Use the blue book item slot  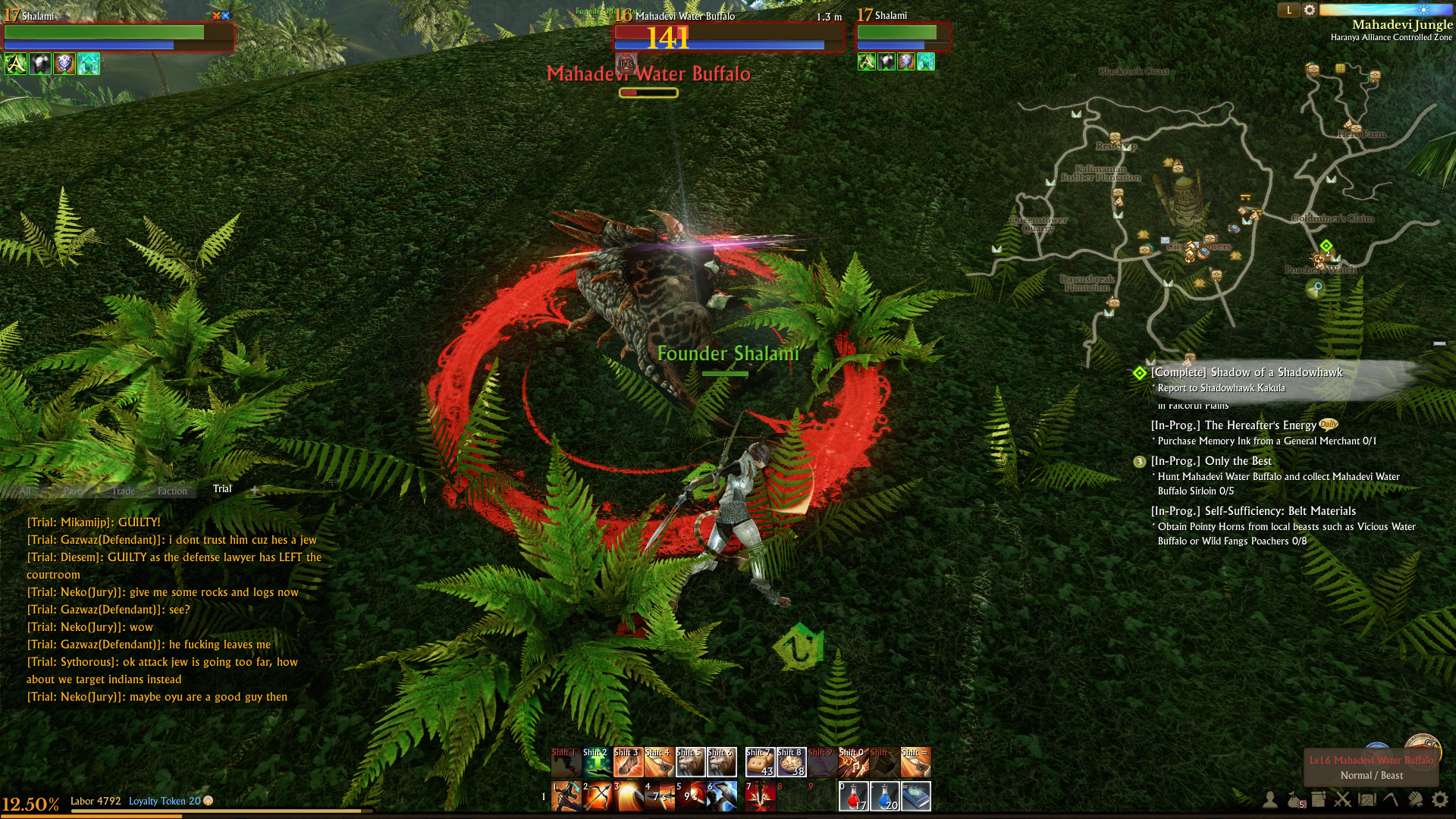tap(915, 796)
